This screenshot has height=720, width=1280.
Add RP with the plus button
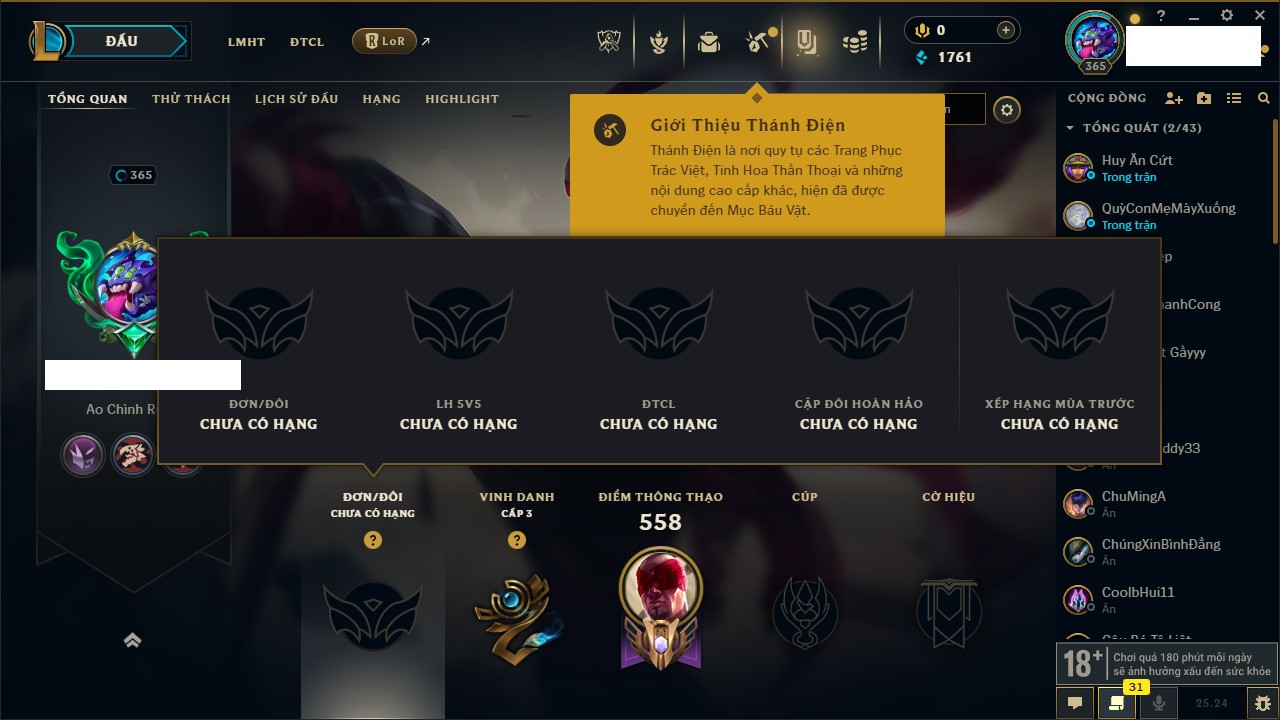tap(1005, 30)
